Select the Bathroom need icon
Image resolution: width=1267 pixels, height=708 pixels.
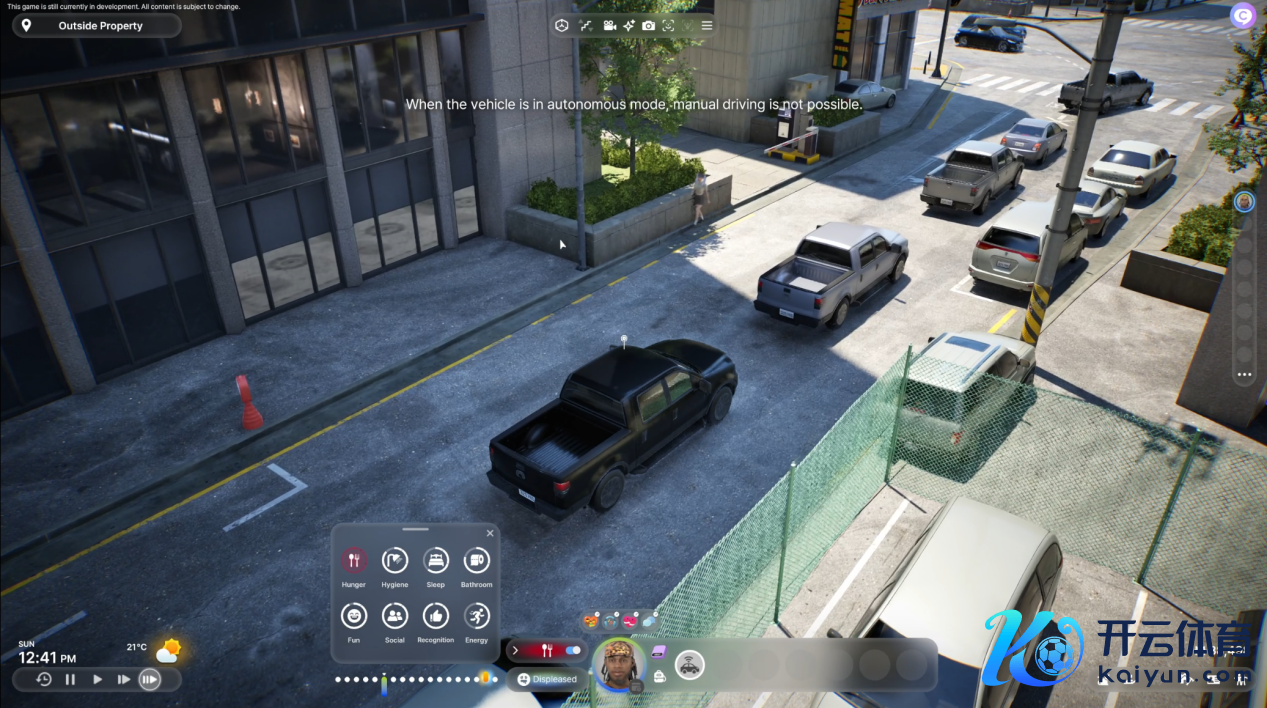point(477,561)
